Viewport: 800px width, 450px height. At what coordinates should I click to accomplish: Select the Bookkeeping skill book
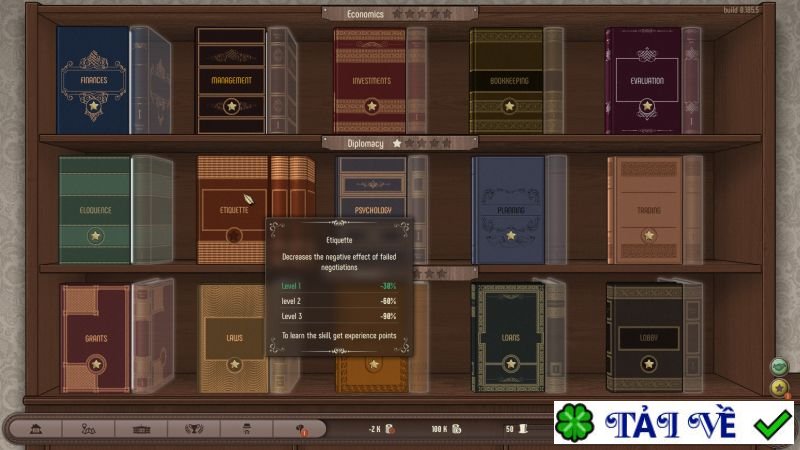508,80
